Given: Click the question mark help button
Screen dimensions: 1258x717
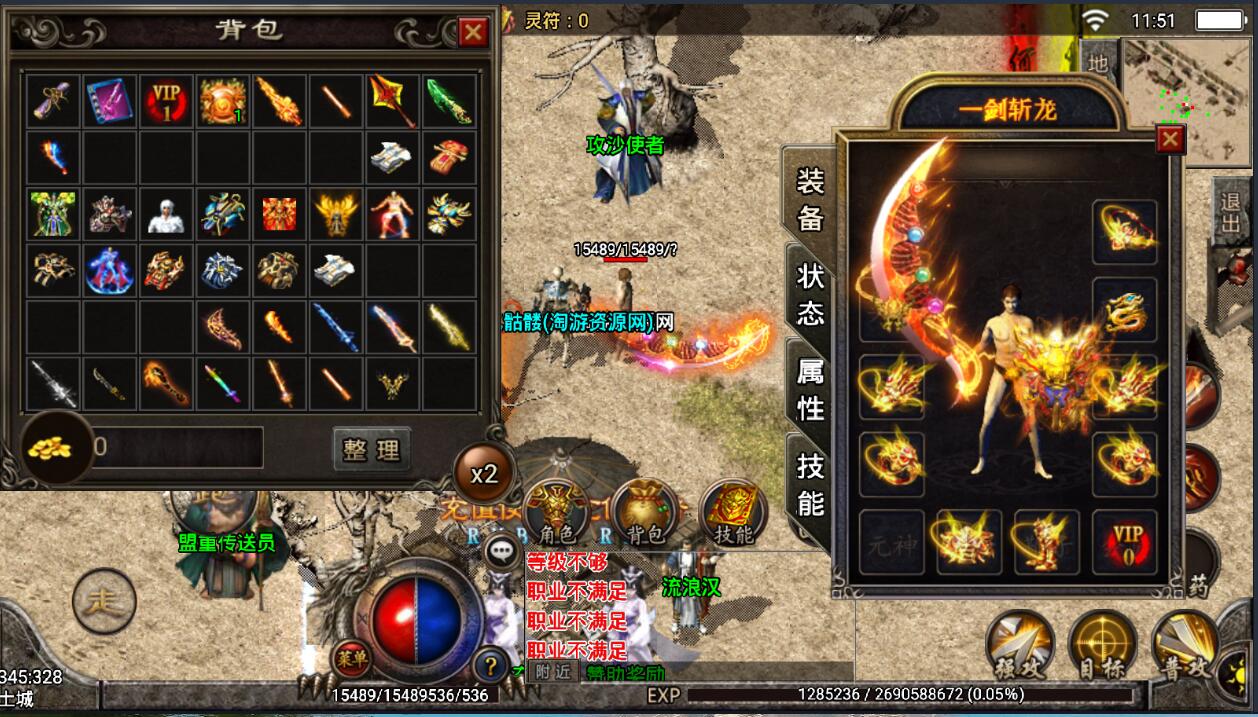Looking at the screenshot, I should point(491,663).
